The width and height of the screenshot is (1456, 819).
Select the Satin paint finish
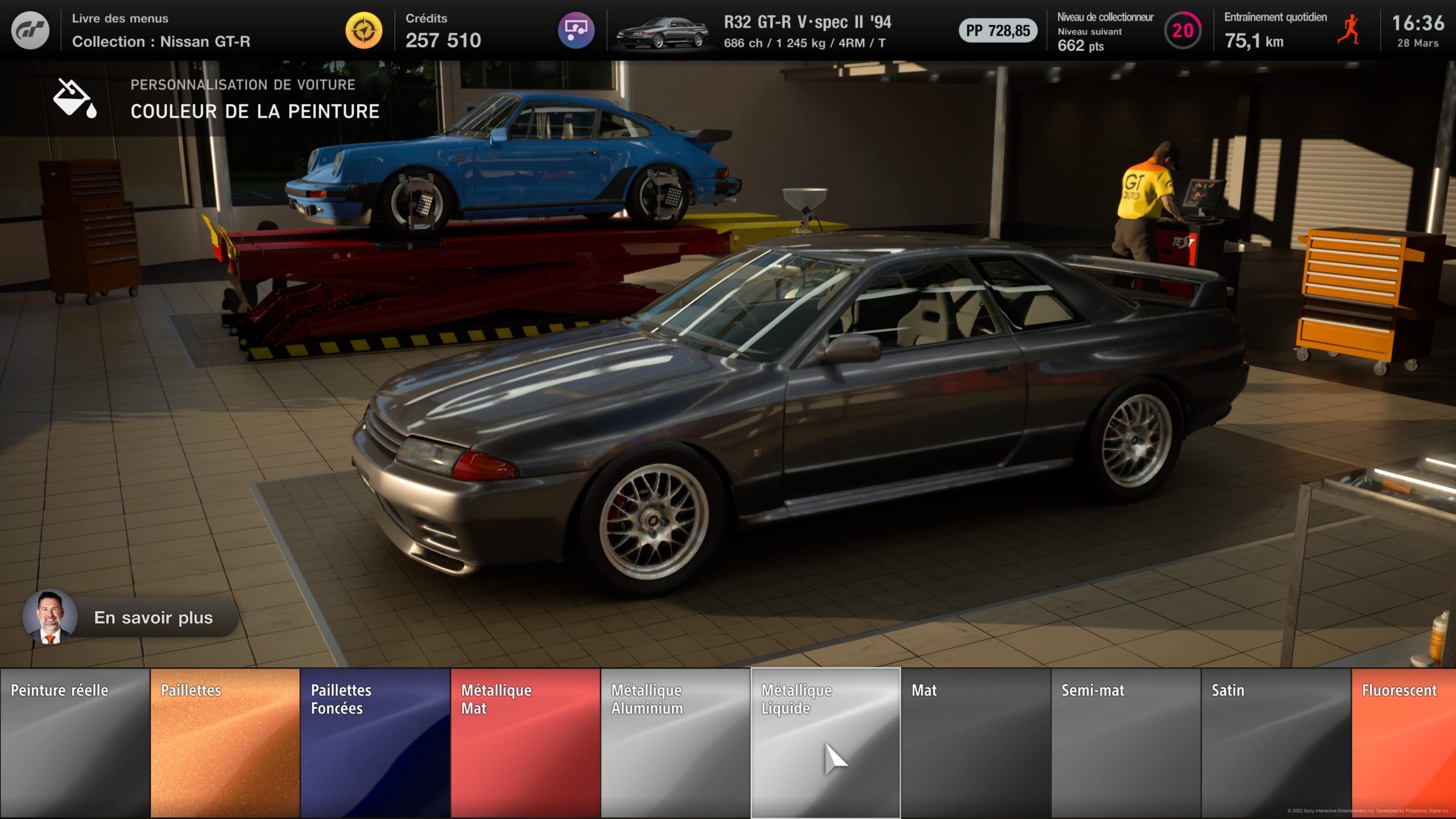1276,743
